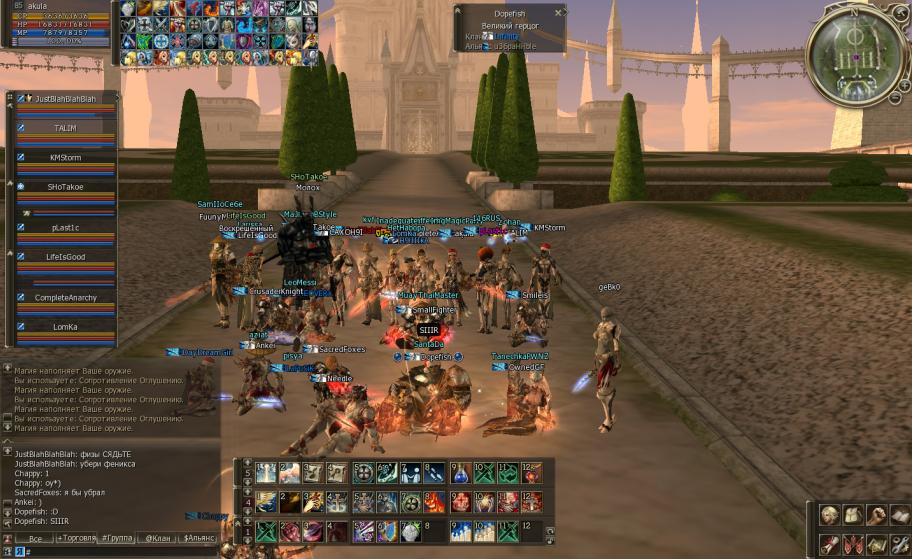Select party member CompleteAnarchy

click(65, 298)
